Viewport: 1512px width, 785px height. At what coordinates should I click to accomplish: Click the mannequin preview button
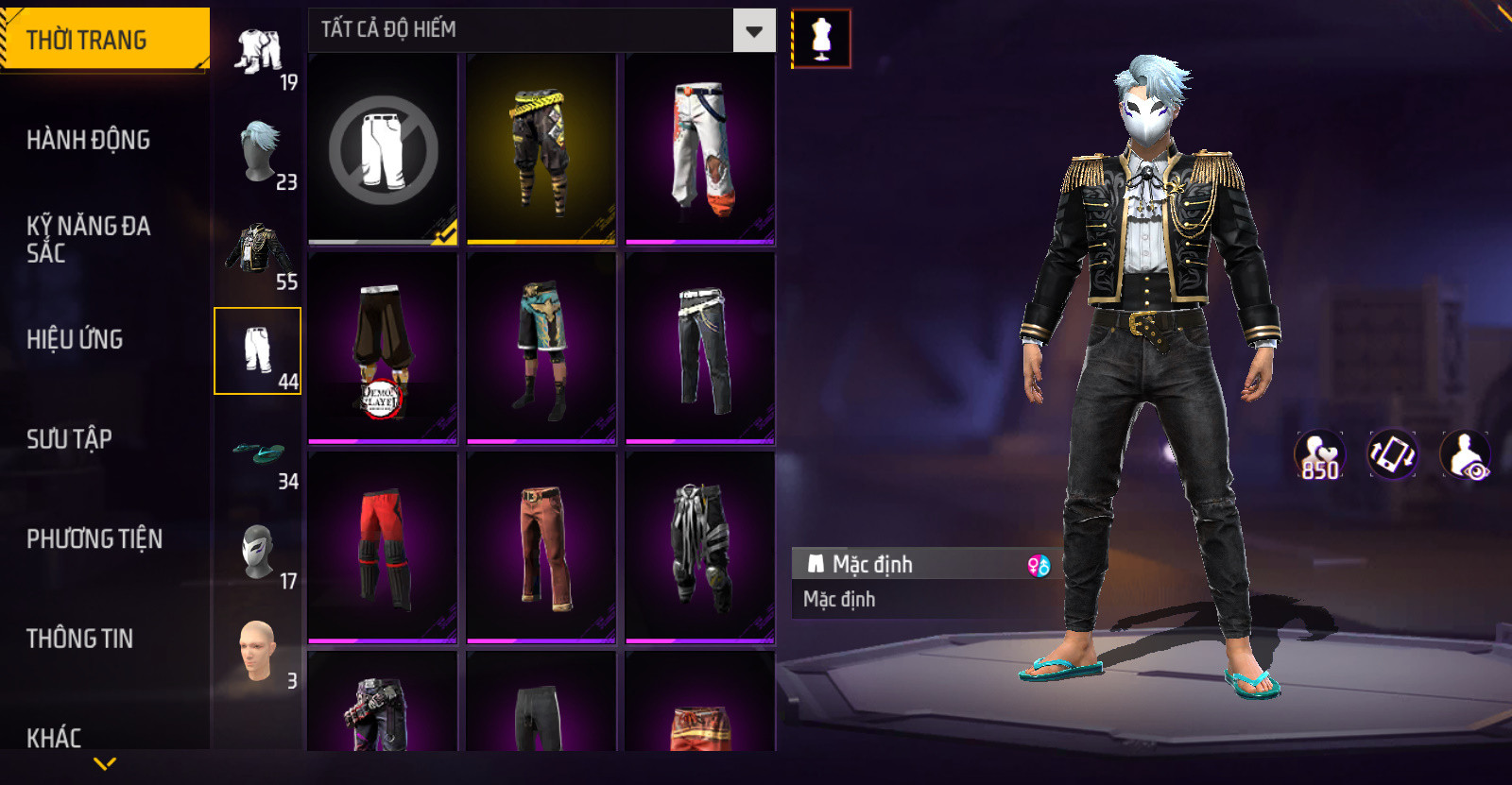click(821, 39)
